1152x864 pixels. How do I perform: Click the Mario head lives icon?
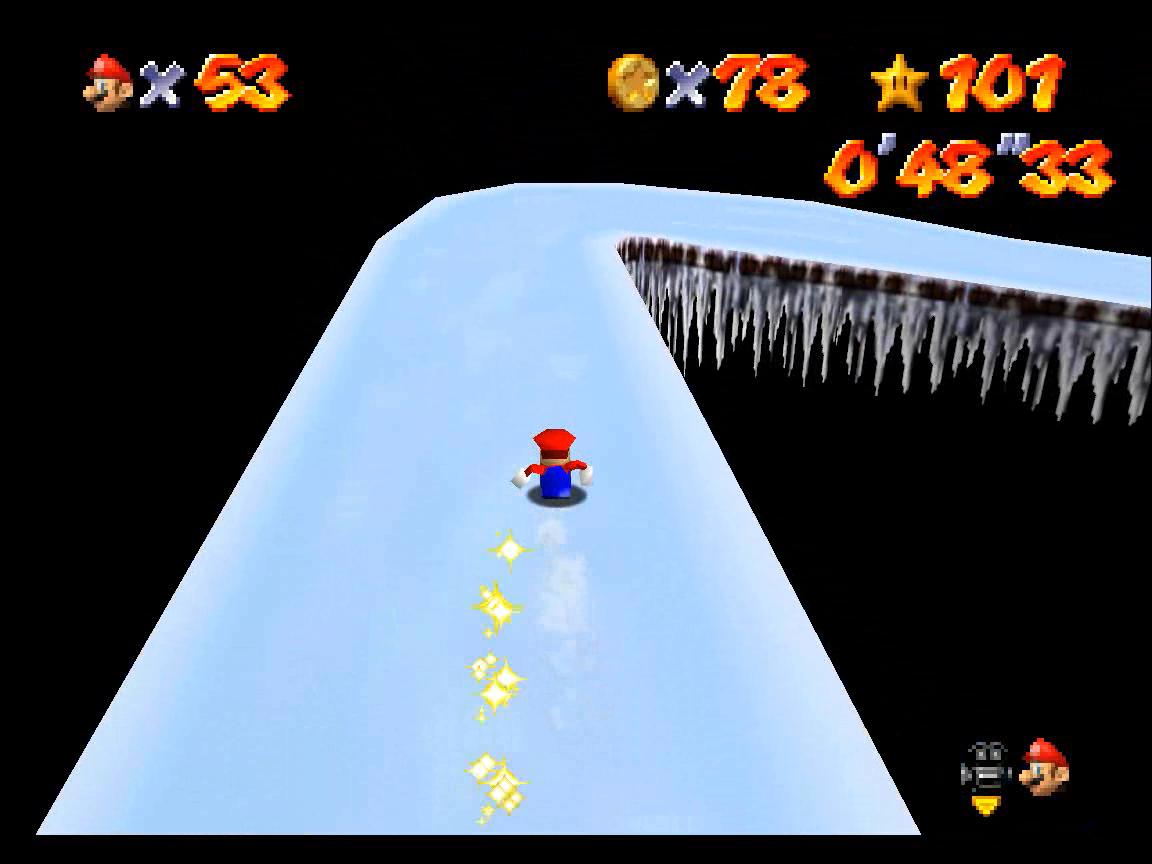[x=109, y=82]
